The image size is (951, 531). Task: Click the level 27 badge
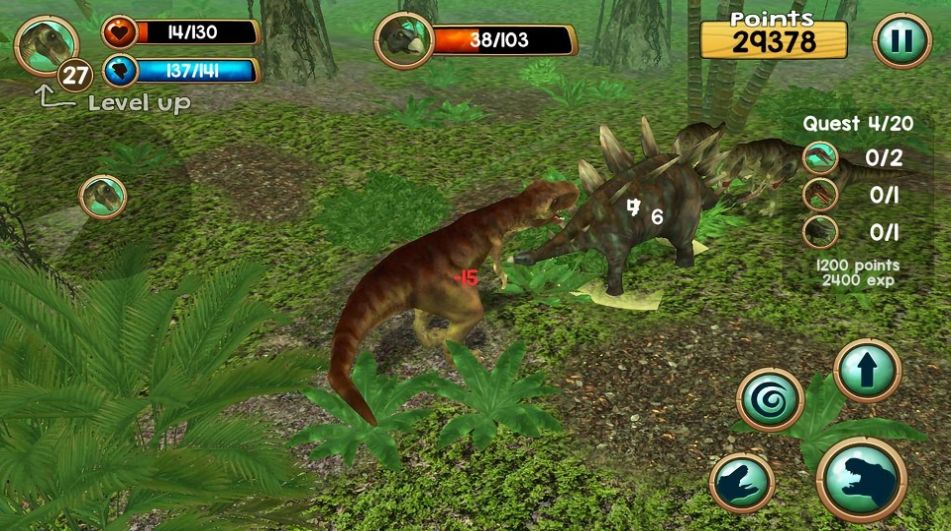tap(75, 75)
